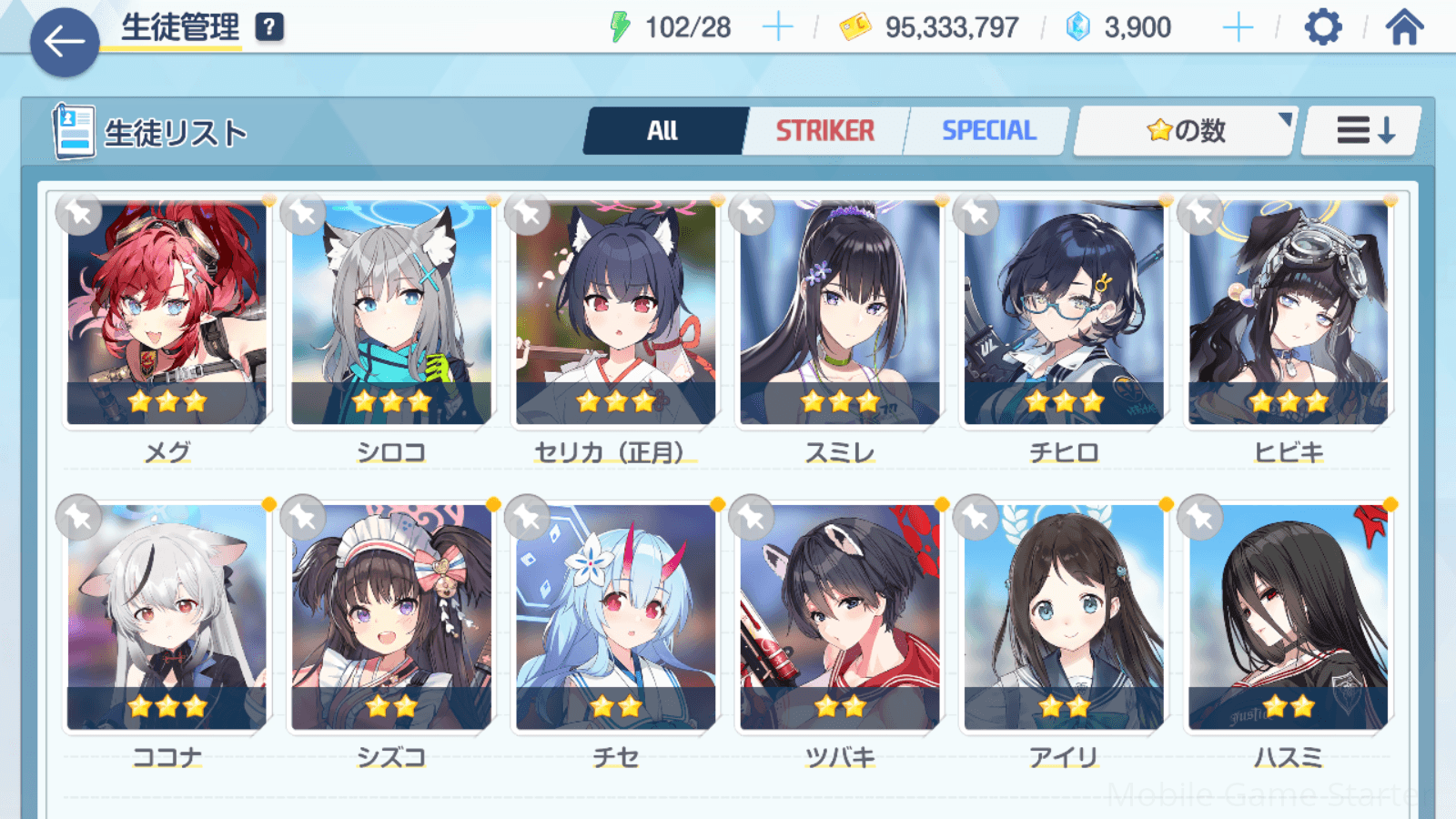This screenshot has width=1456, height=819.
Task: Select student ハスミ
Action: pyautogui.click(x=1288, y=617)
